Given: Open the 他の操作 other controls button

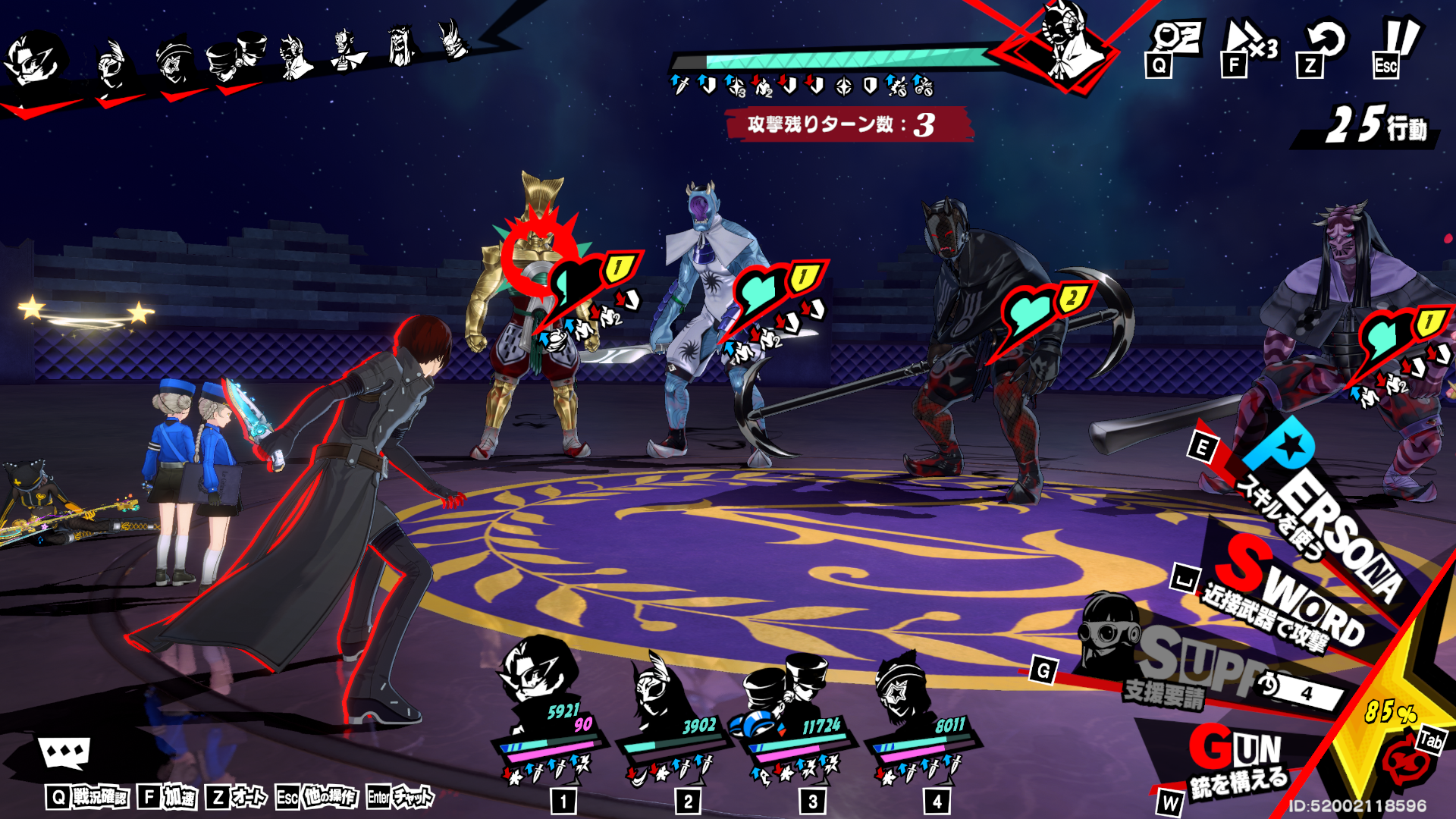Looking at the screenshot, I should point(316,797).
